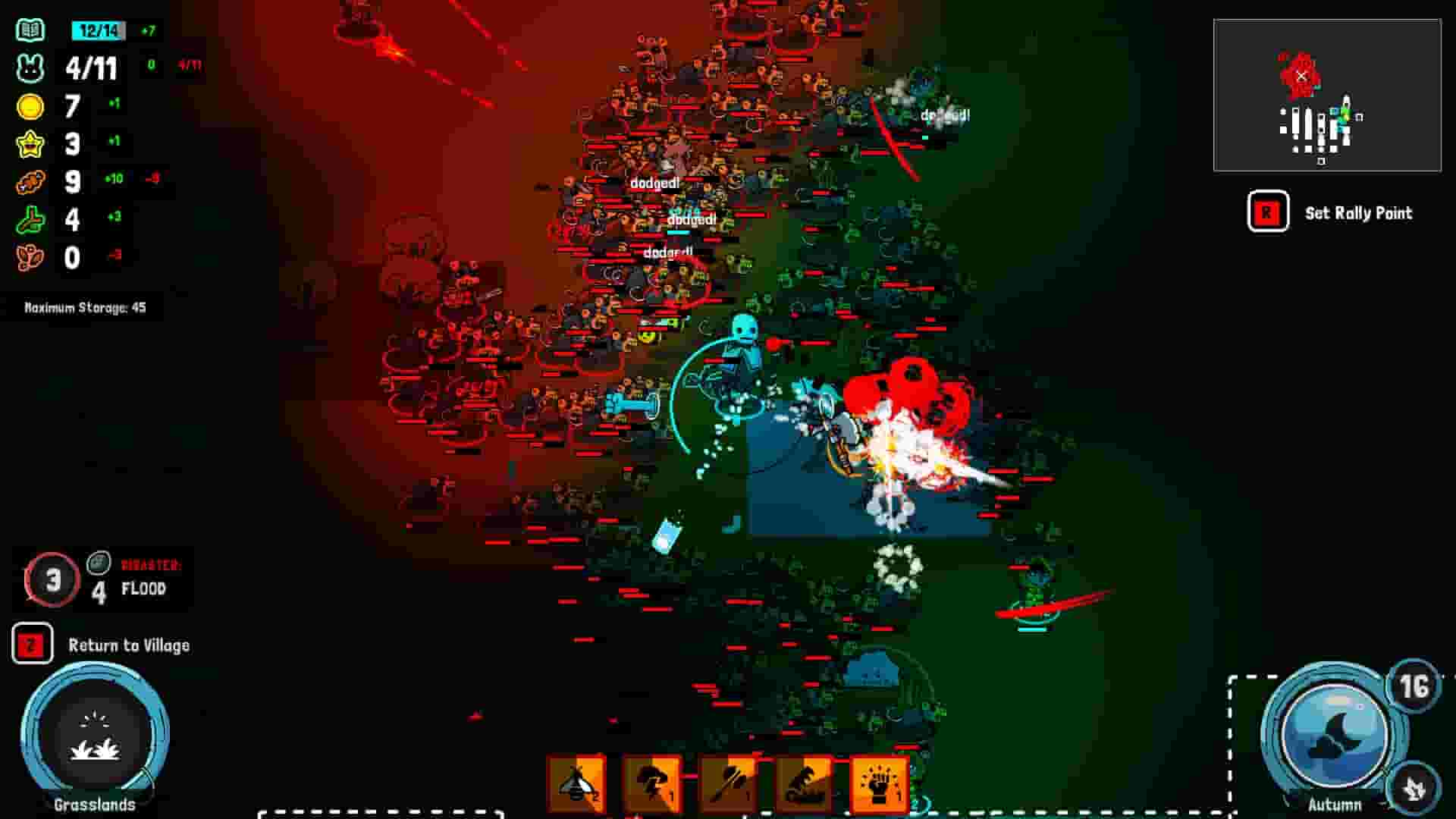Click the Grasslands biome emblem

(95, 739)
